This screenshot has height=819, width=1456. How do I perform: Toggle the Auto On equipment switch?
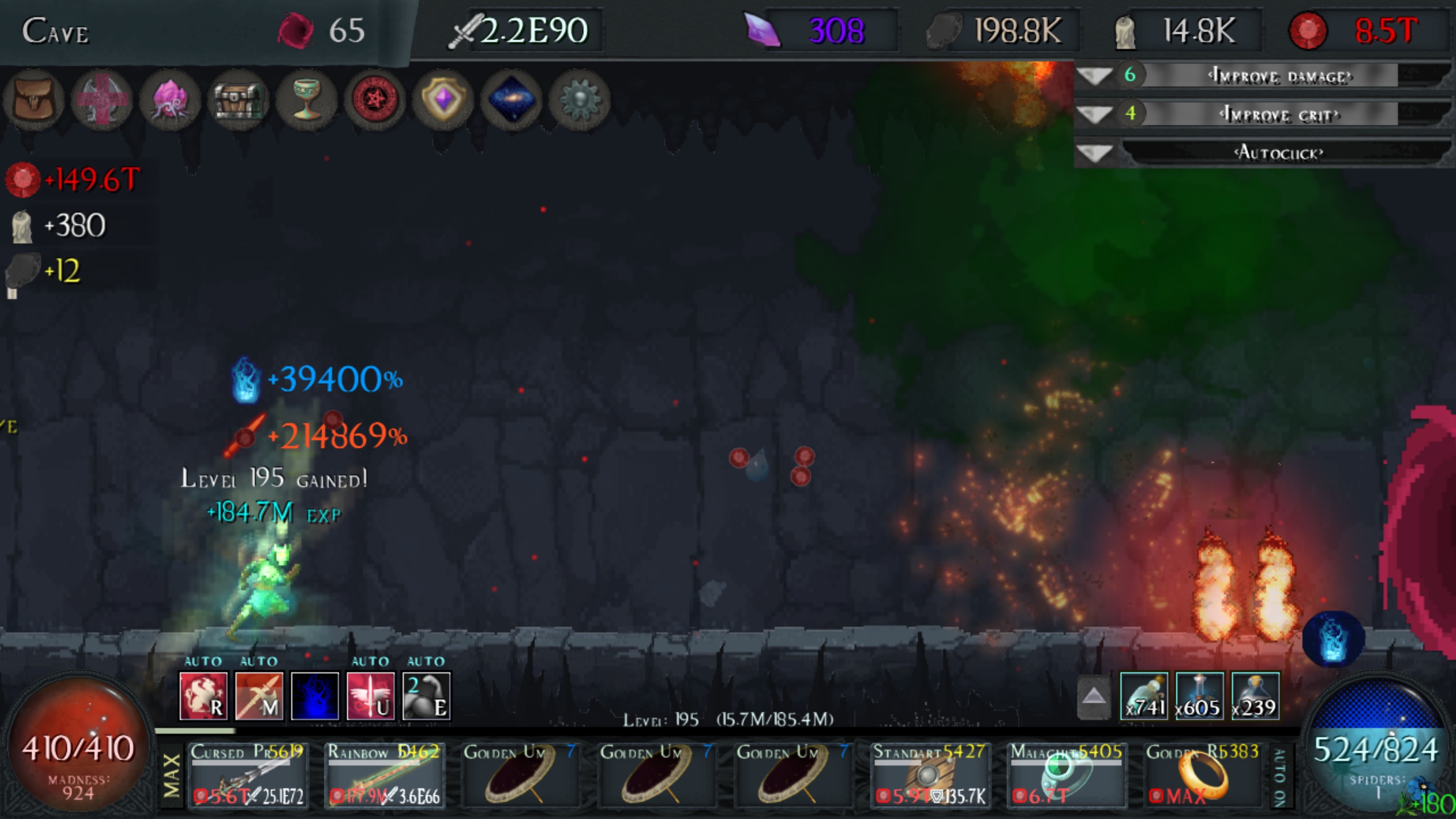coord(1279,777)
